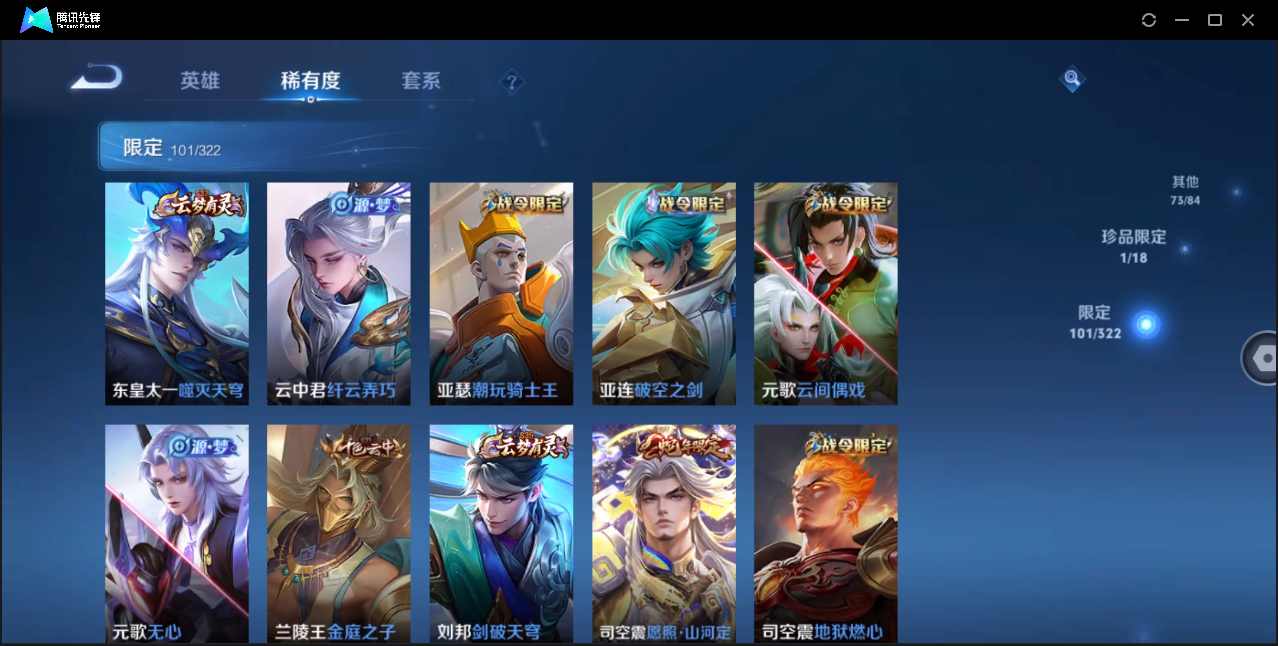Pick 司空震 地狱燃心 skin card
Image resolution: width=1278 pixels, height=646 pixels.
[826, 533]
